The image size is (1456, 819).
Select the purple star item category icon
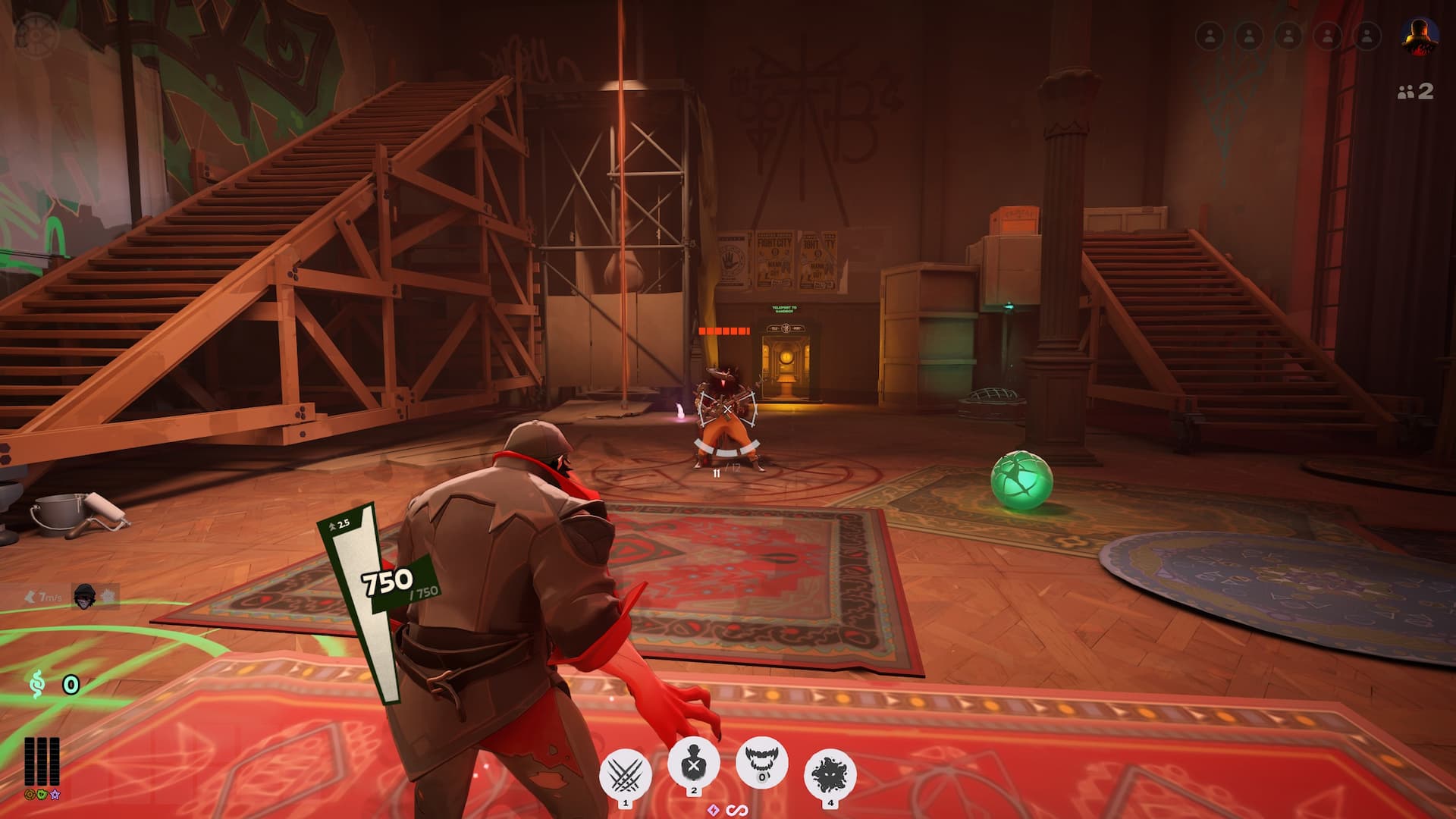[55, 795]
